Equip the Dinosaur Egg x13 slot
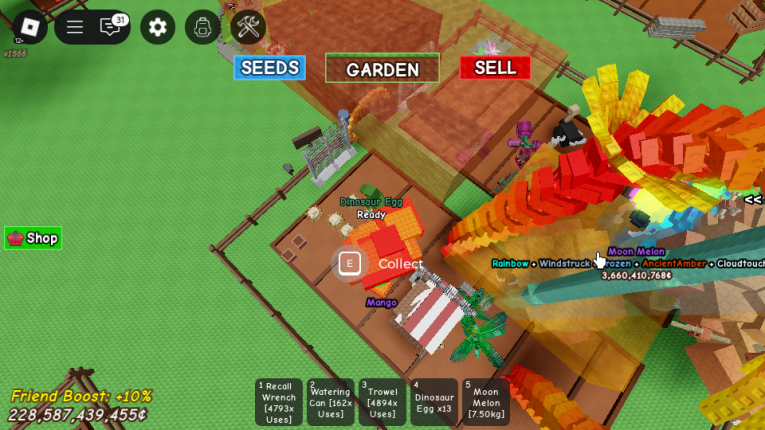Screen dimensions: 765x430 pyautogui.click(x=434, y=402)
